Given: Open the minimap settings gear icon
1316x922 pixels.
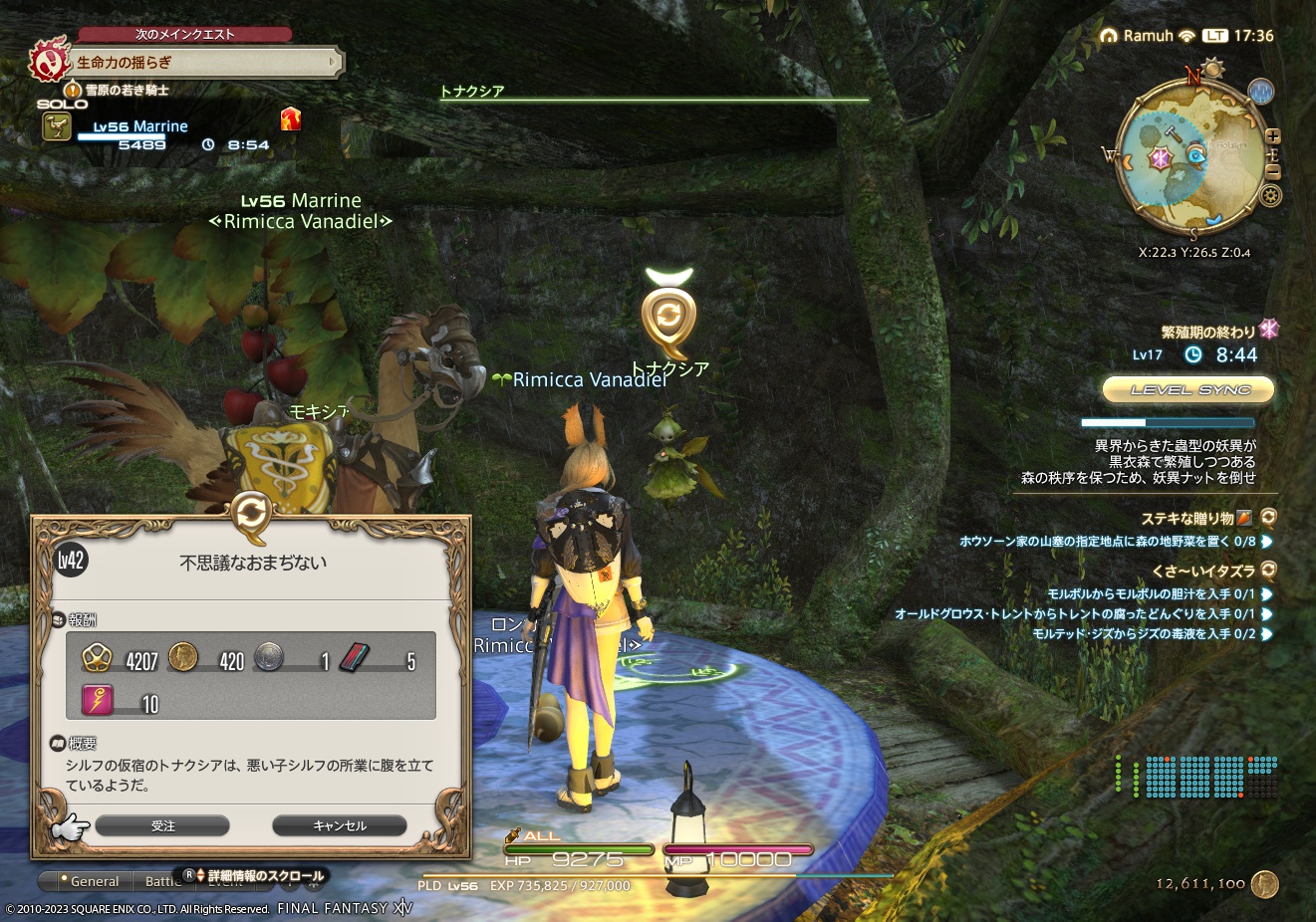Looking at the screenshot, I should coord(1271,195).
